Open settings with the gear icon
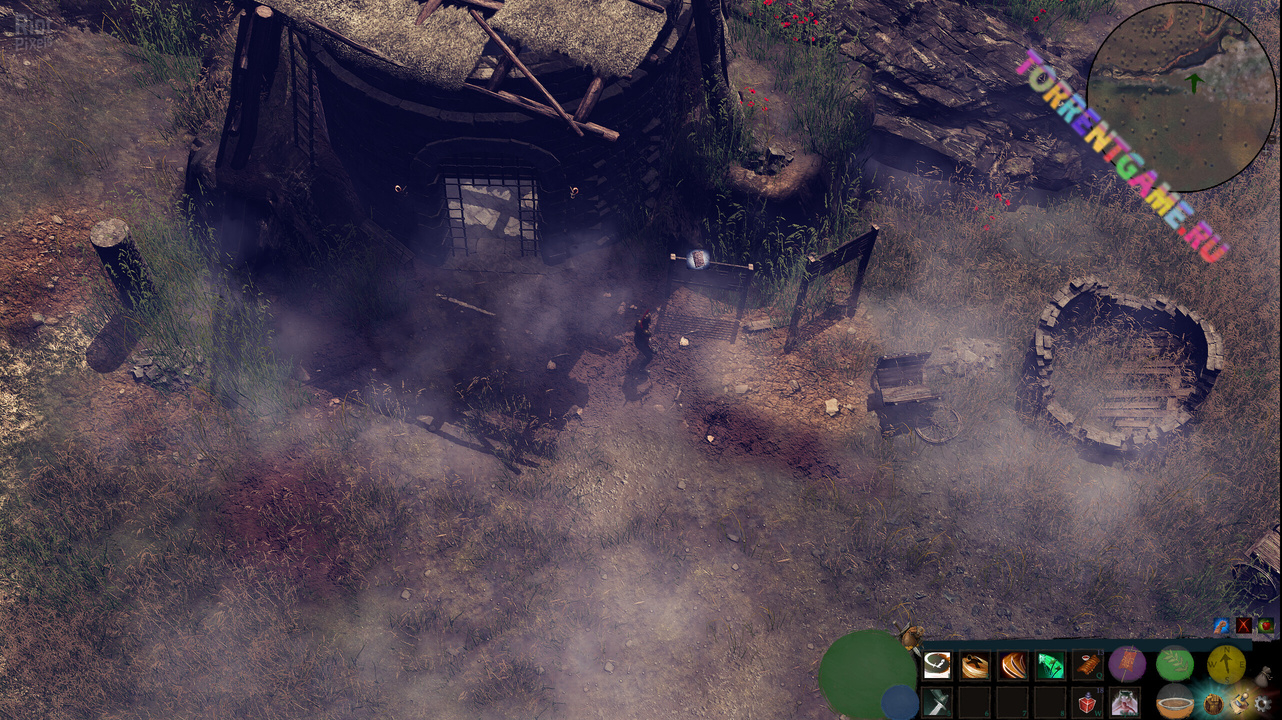Screen dimensions: 1282x720 (x=1263, y=704)
